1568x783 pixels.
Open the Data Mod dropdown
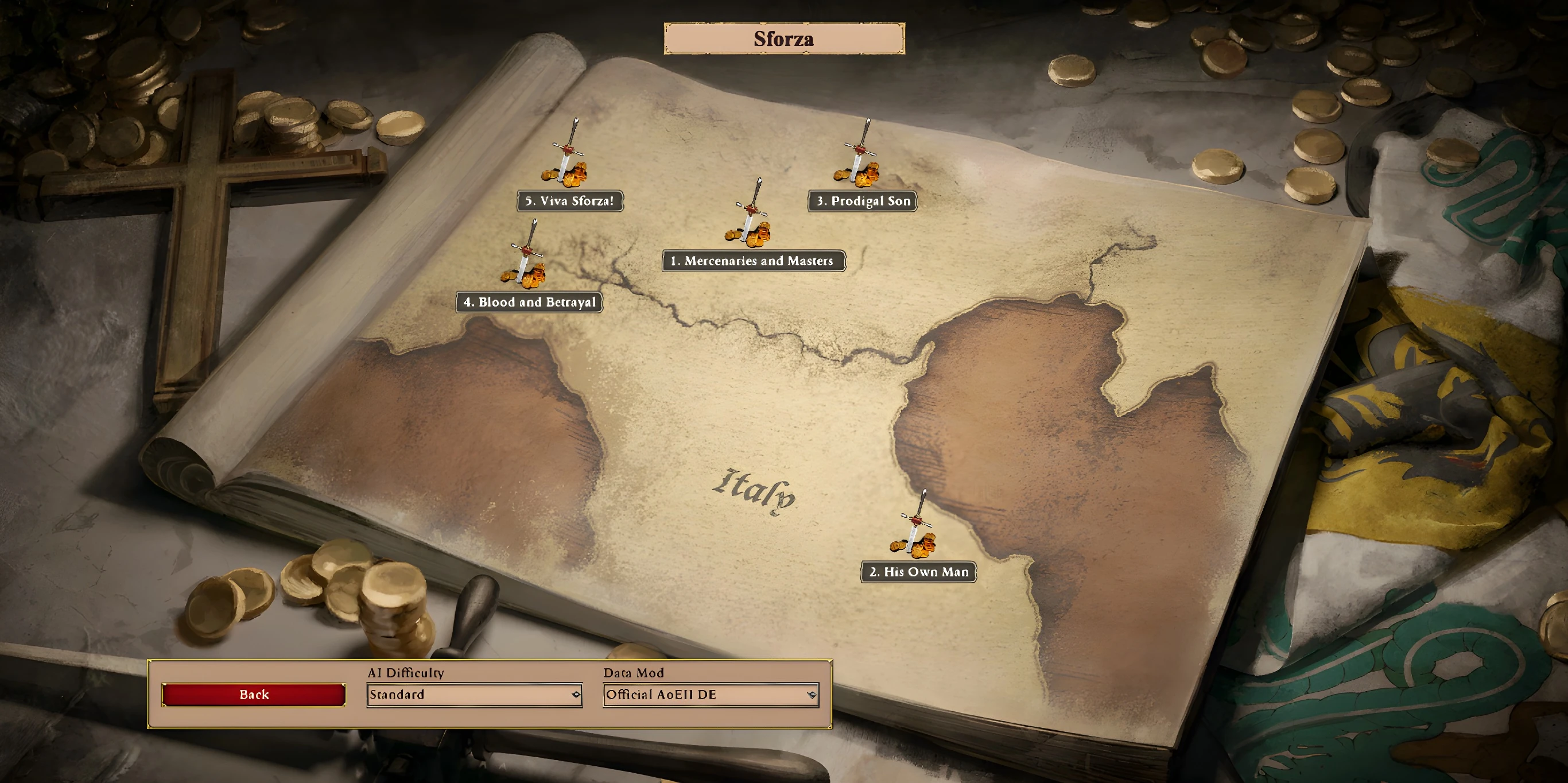711,695
